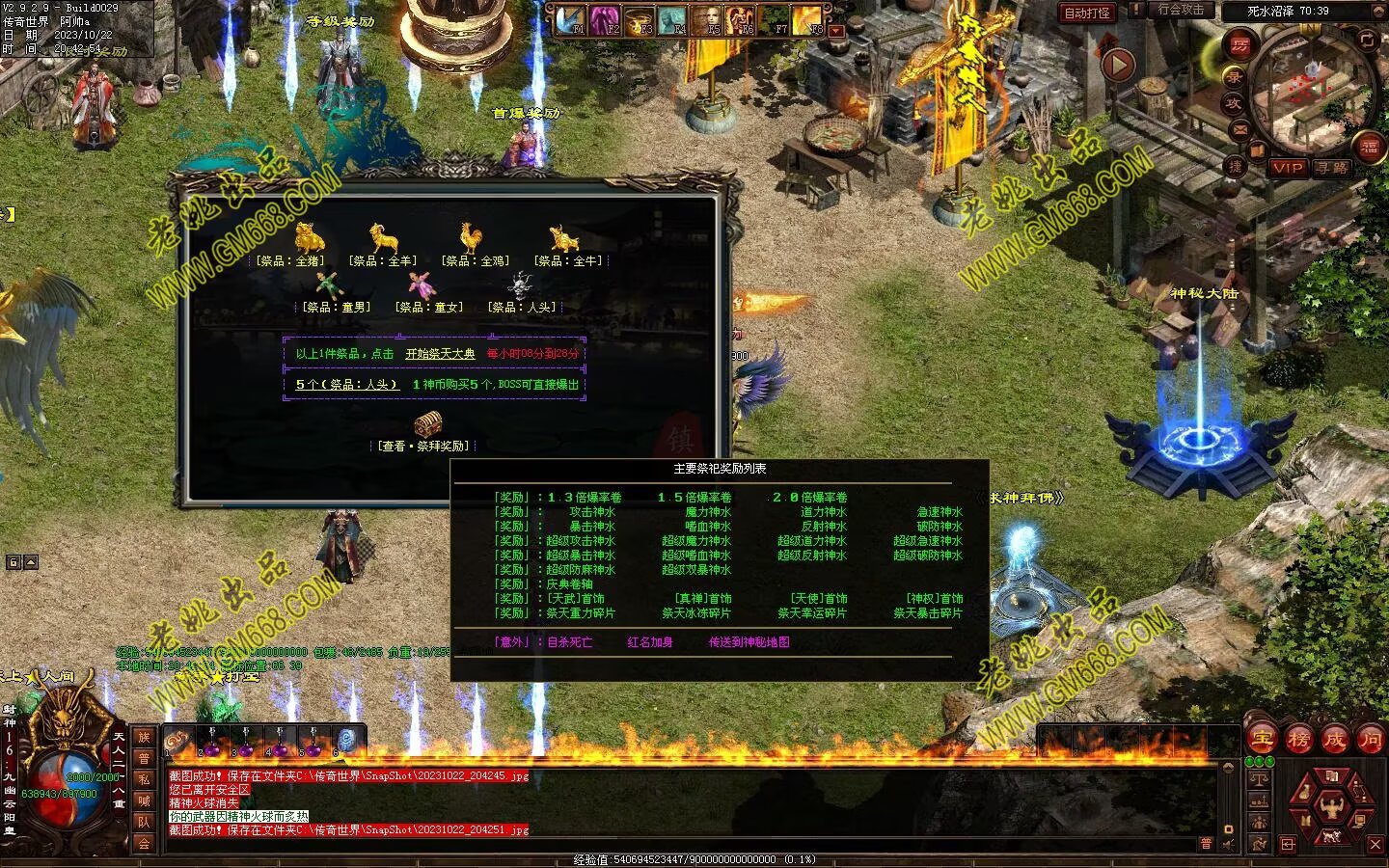The image size is (1389, 868).
Task: Open the mail envelope icon by minimap
Action: click(x=1240, y=129)
